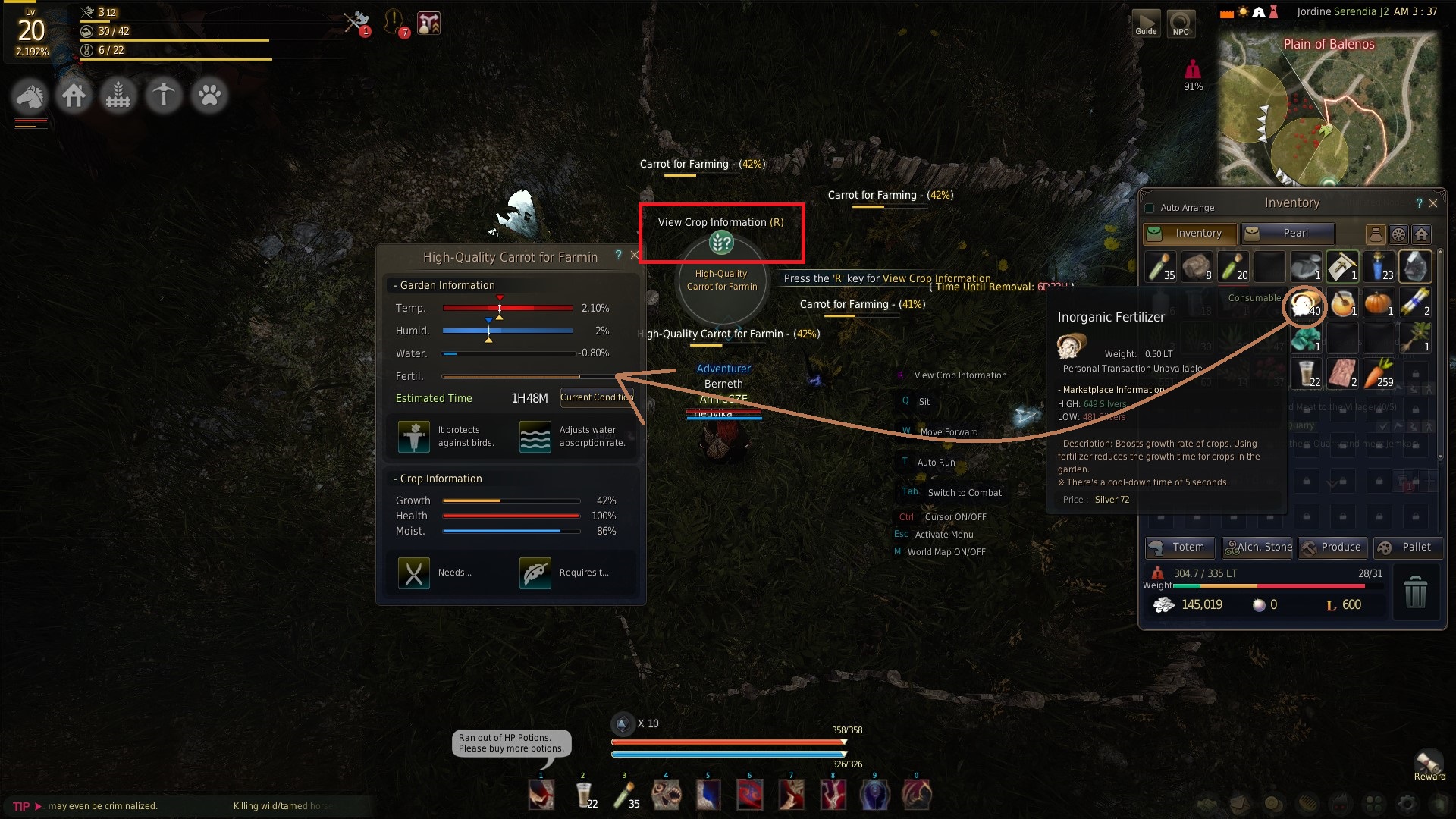Click the horse mount icon
Screen dimensions: 1456x819
click(x=30, y=96)
